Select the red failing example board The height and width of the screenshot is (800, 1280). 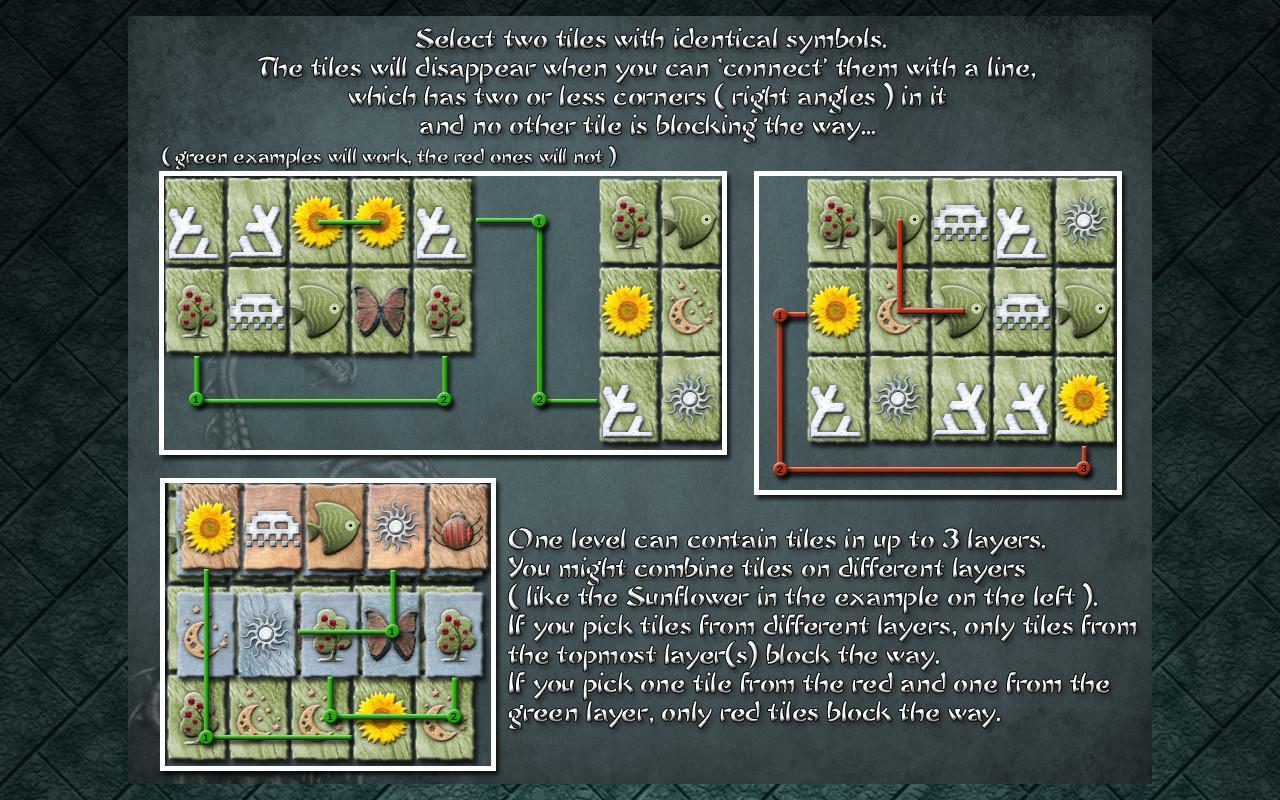point(938,330)
